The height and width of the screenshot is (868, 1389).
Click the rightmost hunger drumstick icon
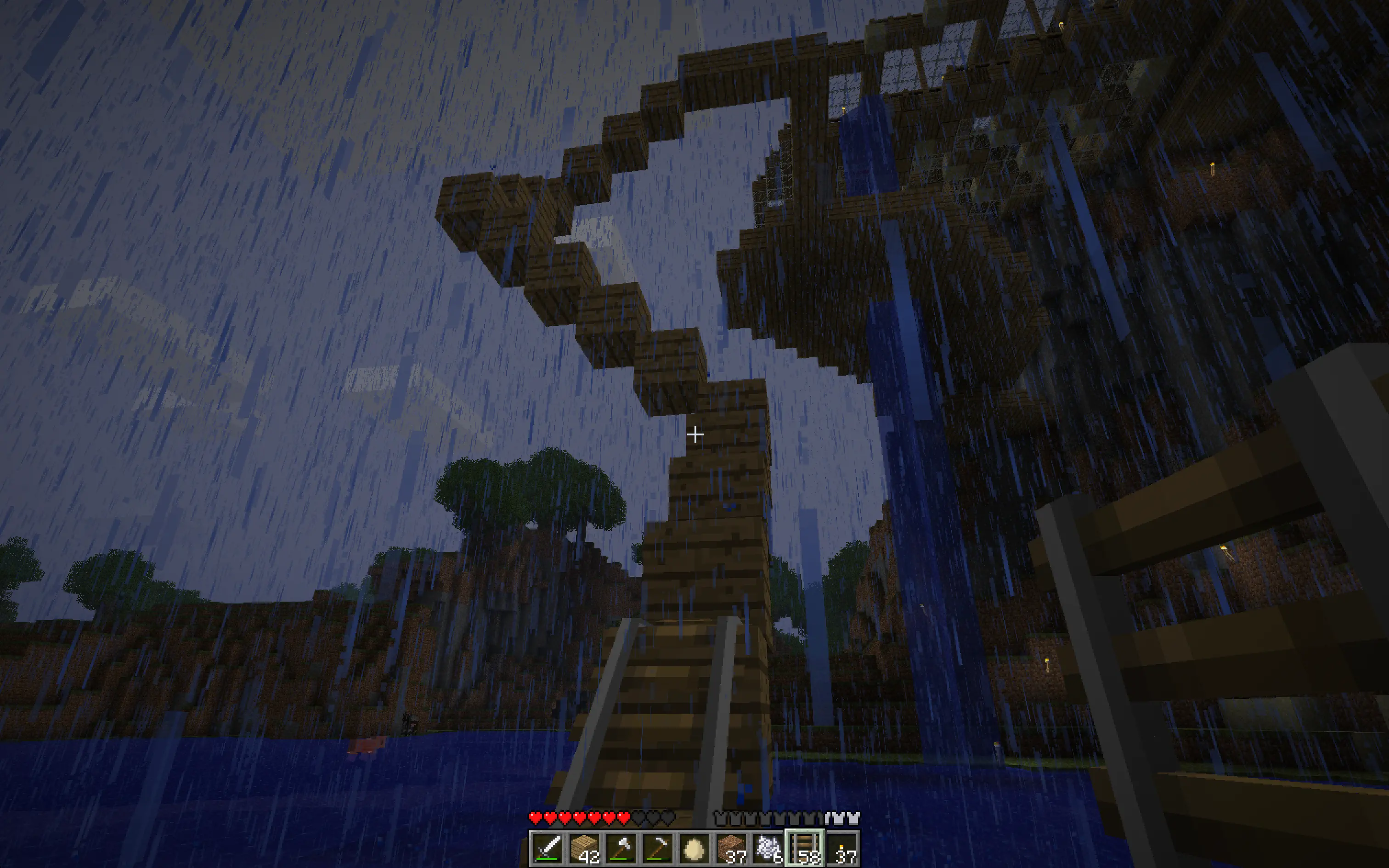coord(854,818)
